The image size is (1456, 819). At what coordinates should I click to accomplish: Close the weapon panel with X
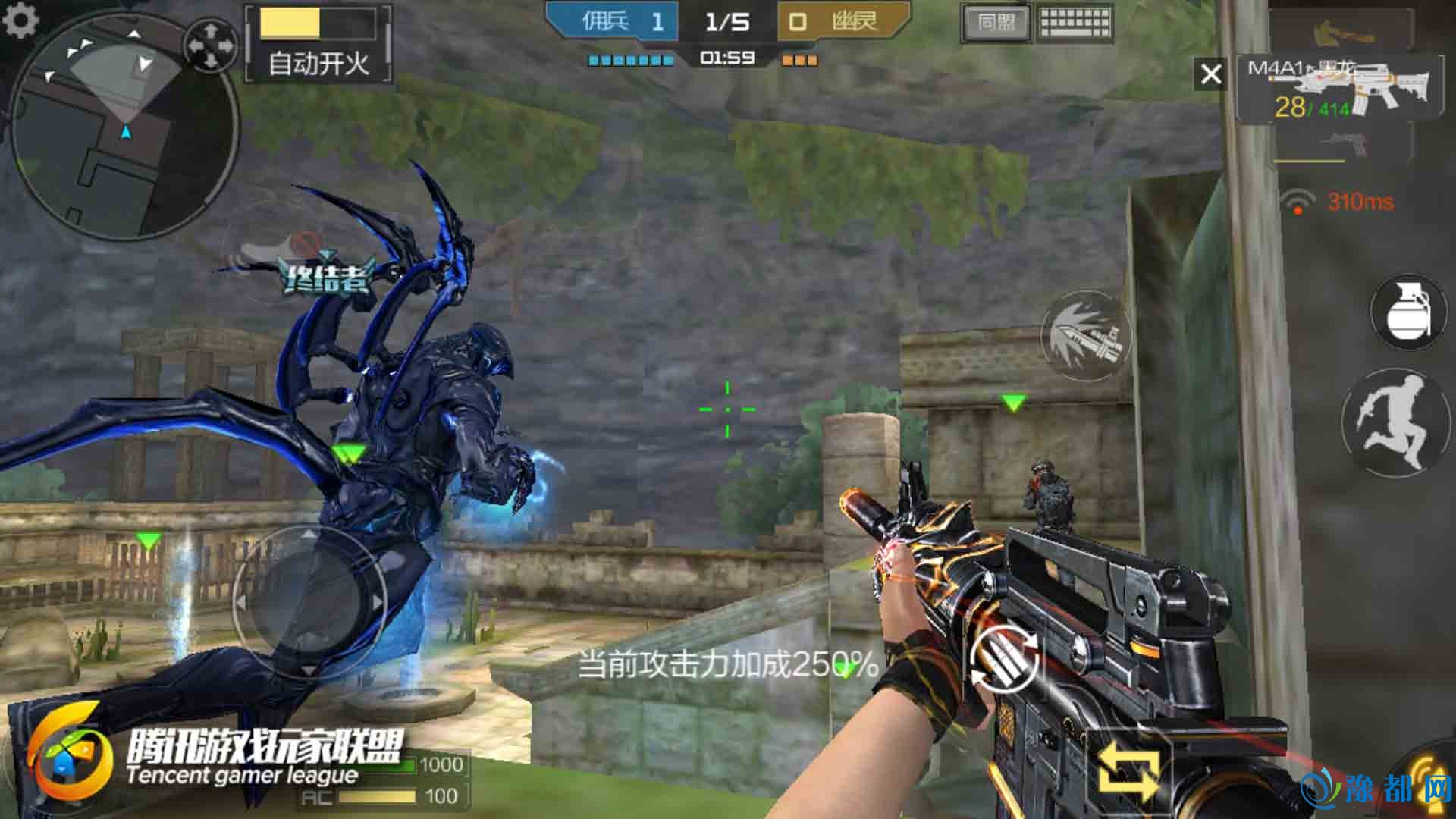pos(1210,74)
